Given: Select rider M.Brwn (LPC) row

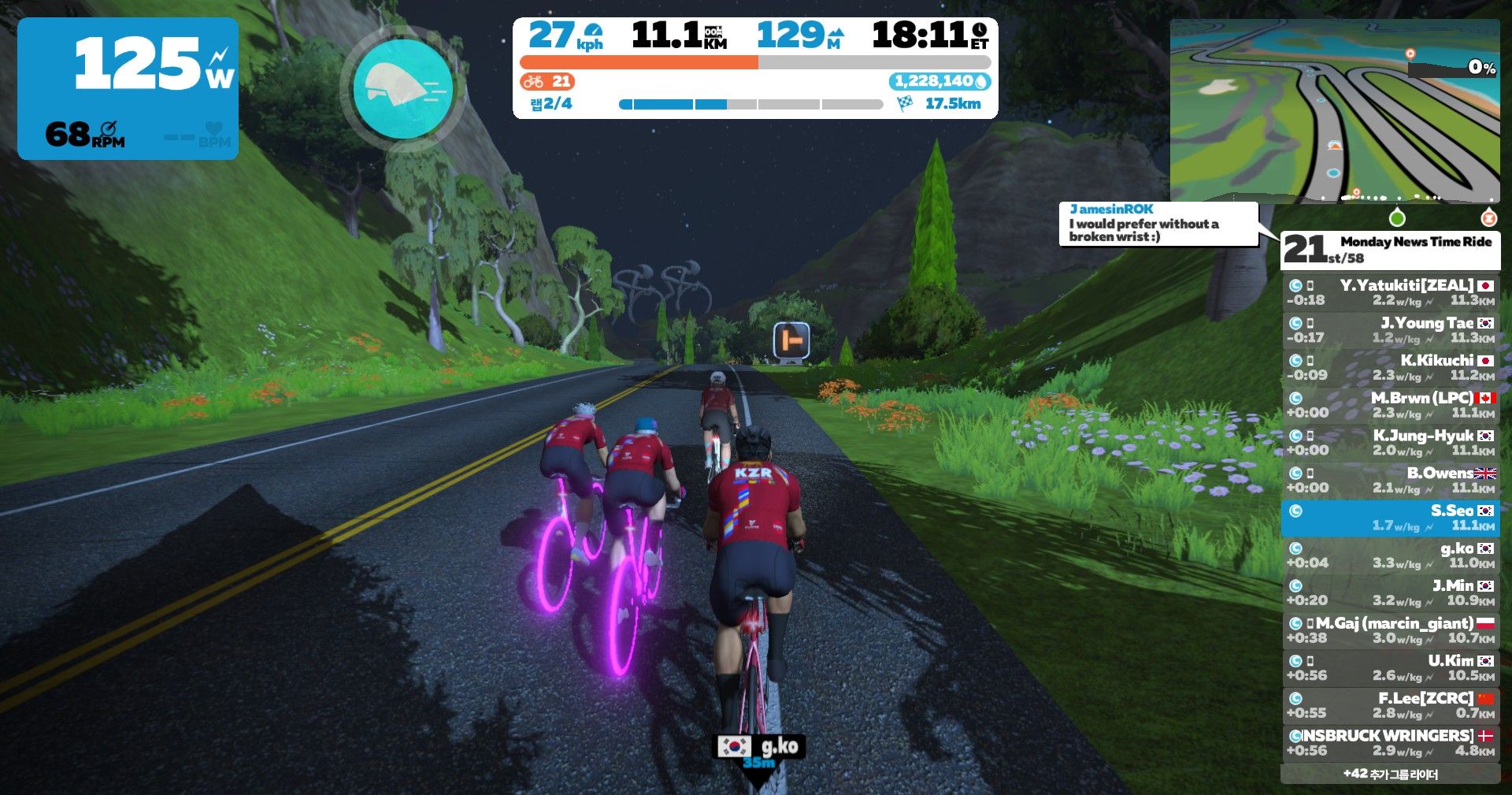Looking at the screenshot, I should pos(1390,405).
